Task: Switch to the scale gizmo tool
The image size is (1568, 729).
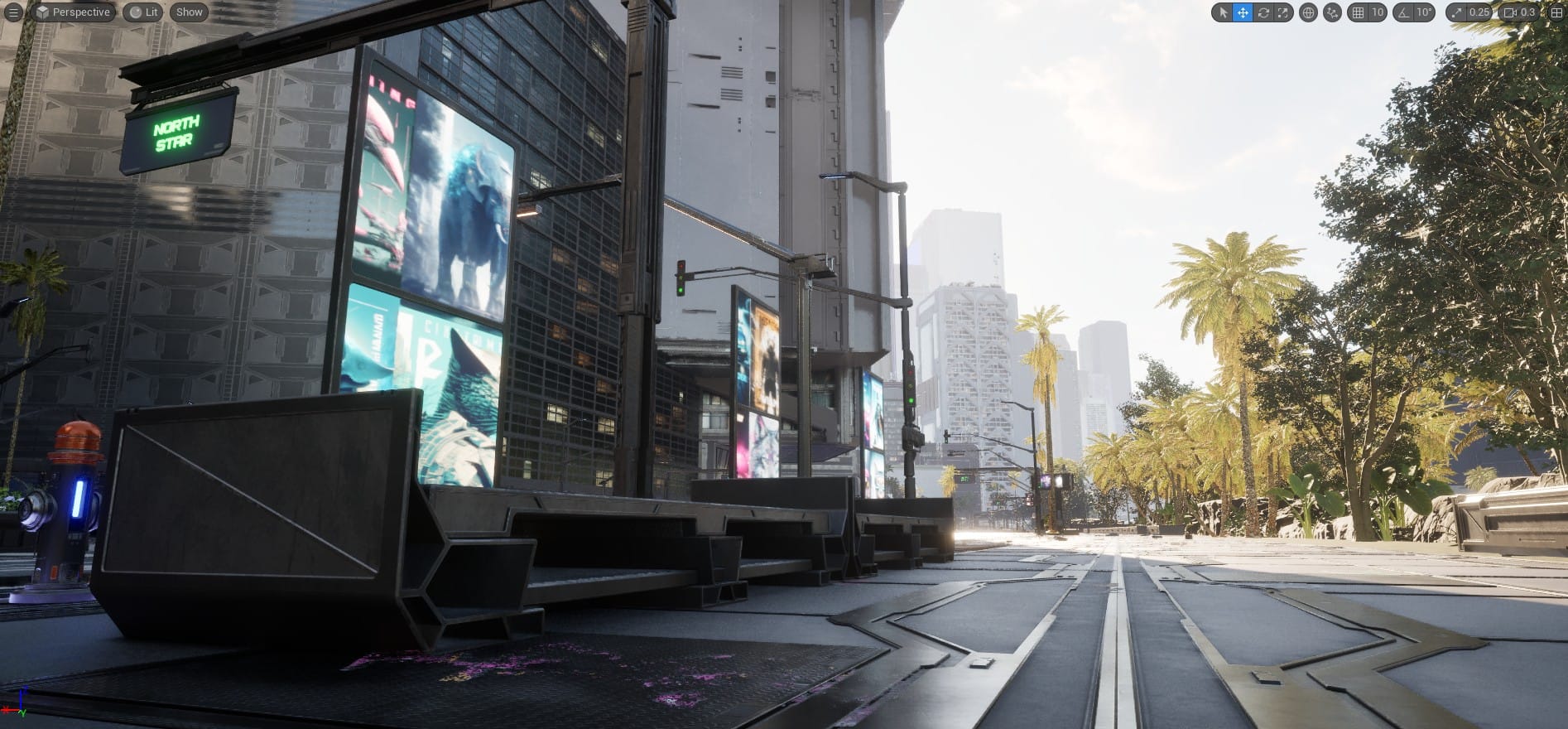Action: (1282, 12)
